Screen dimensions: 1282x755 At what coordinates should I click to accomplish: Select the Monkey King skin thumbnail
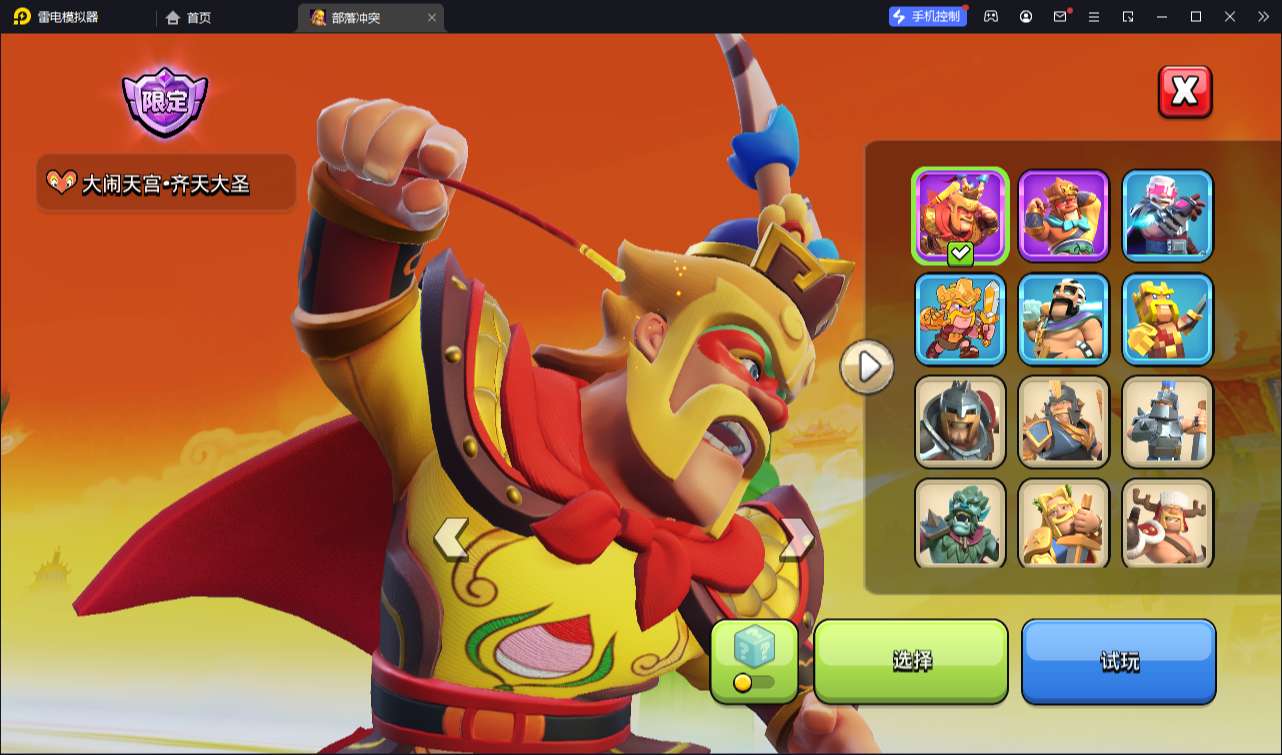960,215
